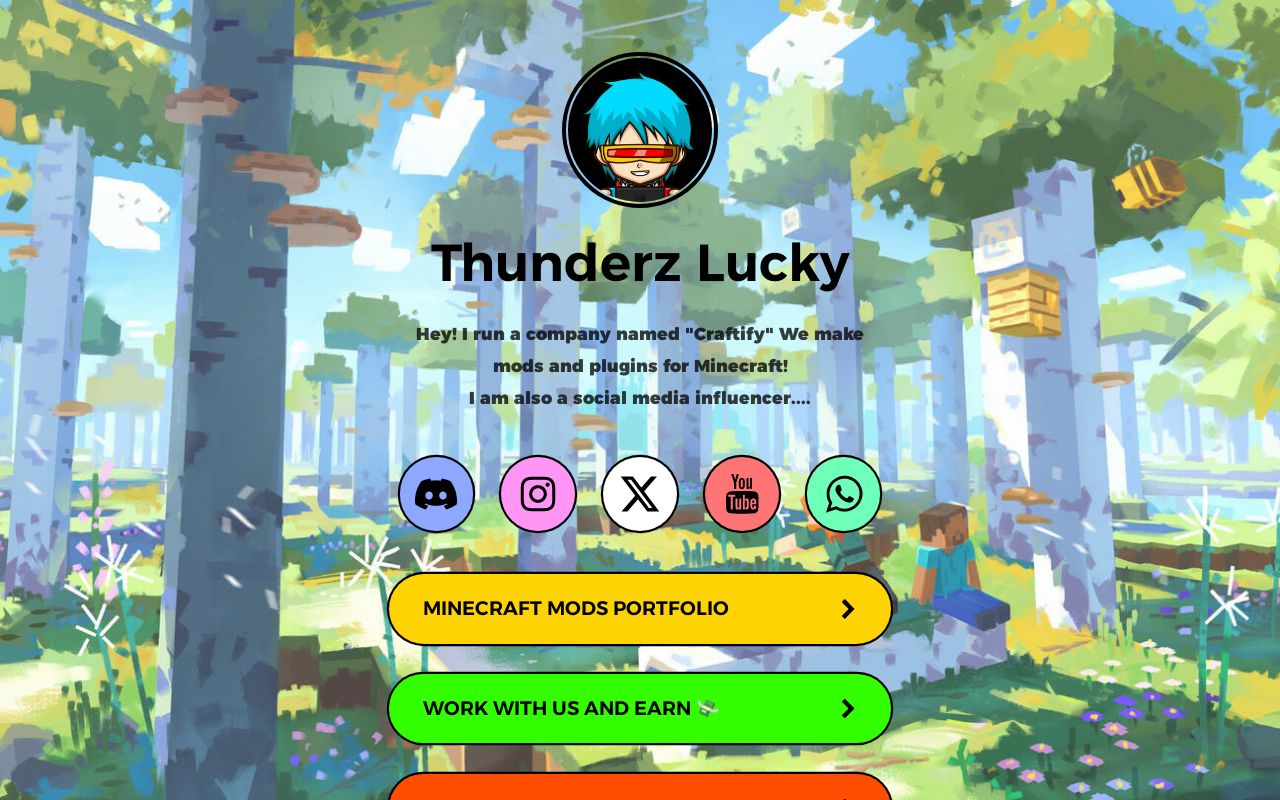Click the chevron on Minecraft Mods Portfolio
This screenshot has width=1280, height=800.
click(x=848, y=608)
